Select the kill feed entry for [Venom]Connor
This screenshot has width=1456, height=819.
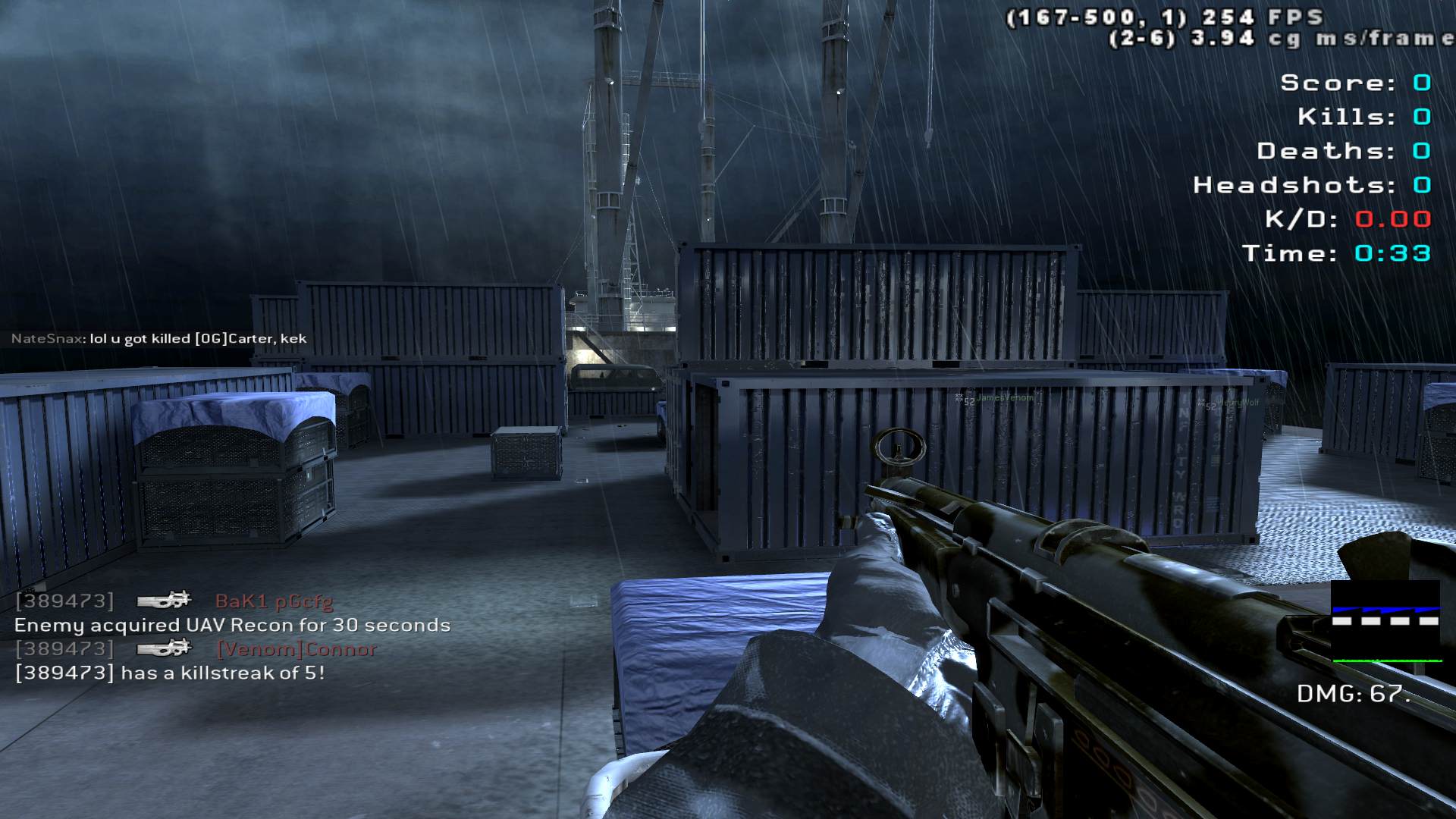click(x=196, y=649)
